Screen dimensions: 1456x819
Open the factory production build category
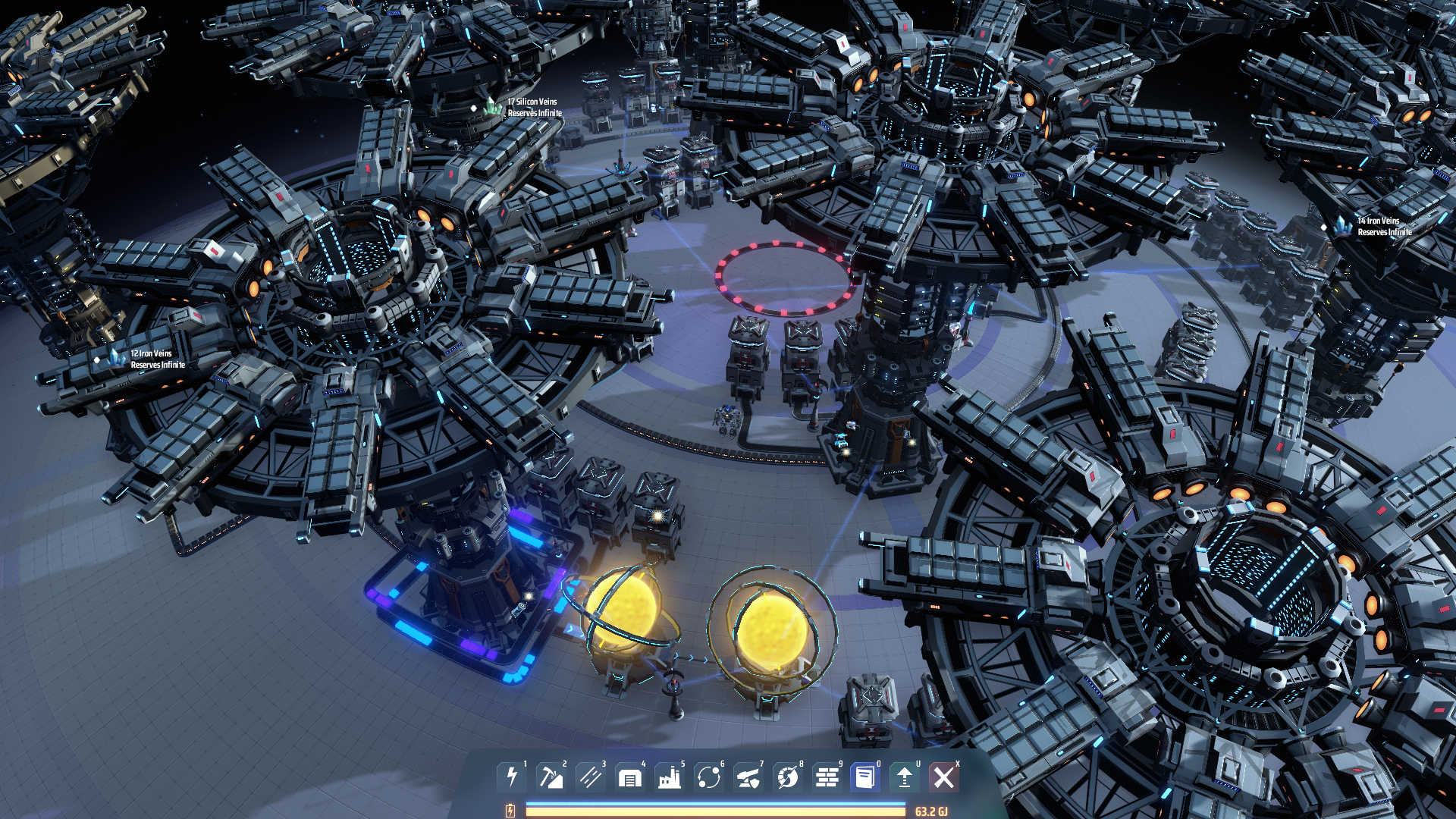point(670,777)
